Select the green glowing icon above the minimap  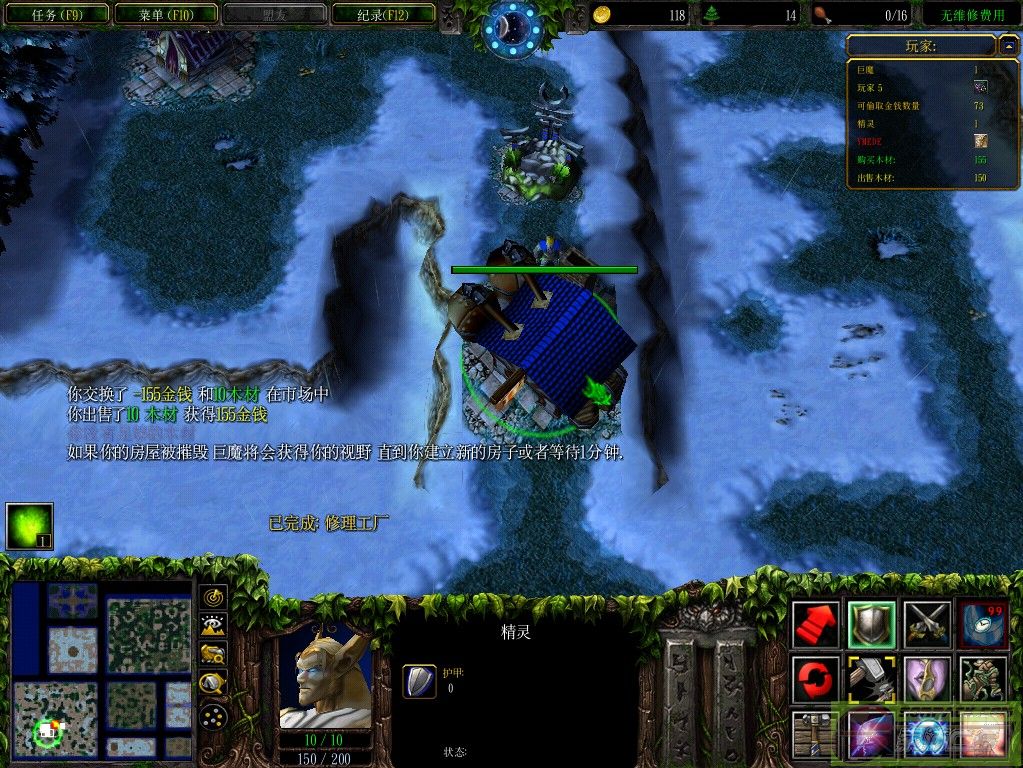[29, 526]
